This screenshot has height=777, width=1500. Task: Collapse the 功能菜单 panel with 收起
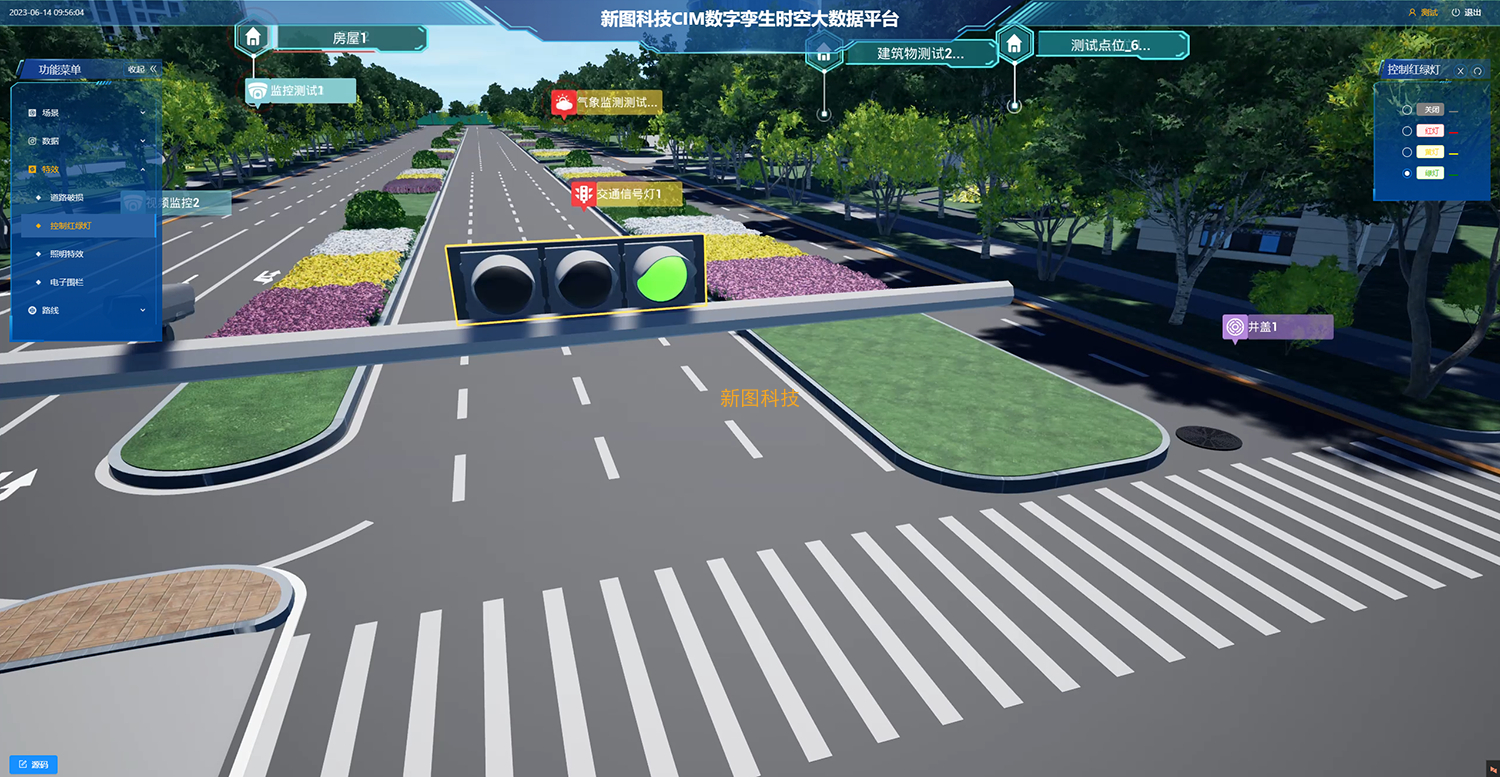point(142,69)
